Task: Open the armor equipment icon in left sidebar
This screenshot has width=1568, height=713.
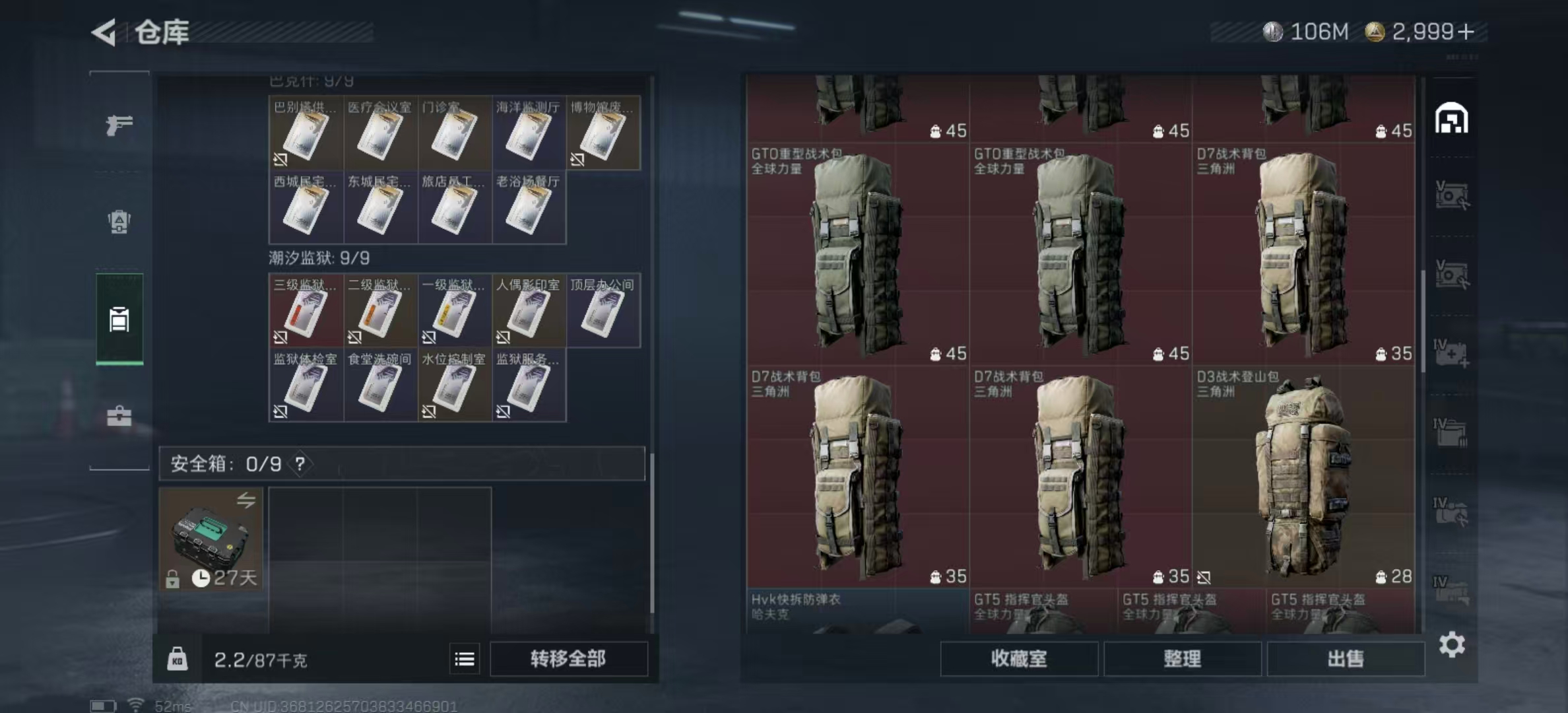Action: pyautogui.click(x=119, y=220)
